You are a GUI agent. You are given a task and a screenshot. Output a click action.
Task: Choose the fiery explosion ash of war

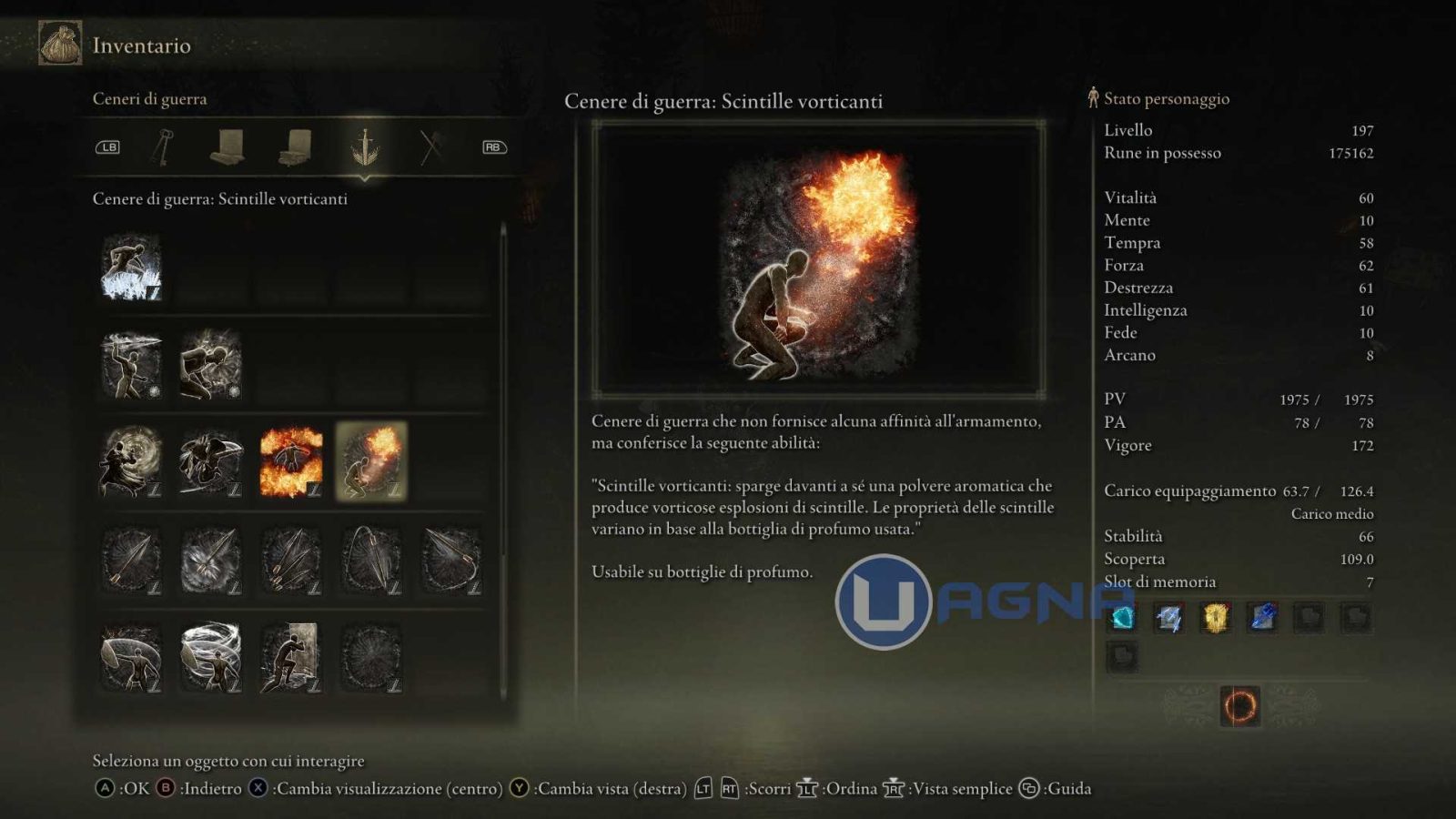291,461
